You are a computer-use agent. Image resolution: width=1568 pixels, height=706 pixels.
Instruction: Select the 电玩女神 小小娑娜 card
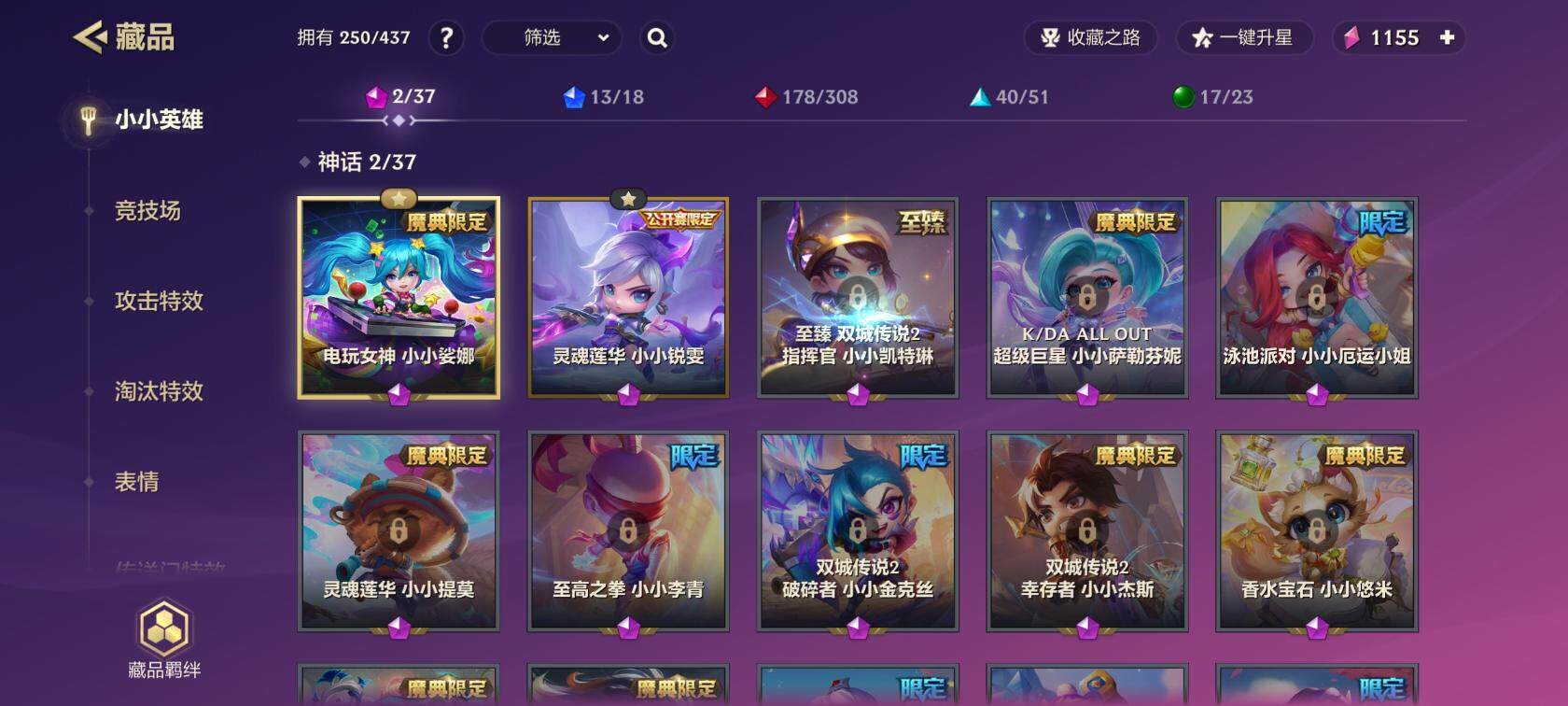click(399, 298)
